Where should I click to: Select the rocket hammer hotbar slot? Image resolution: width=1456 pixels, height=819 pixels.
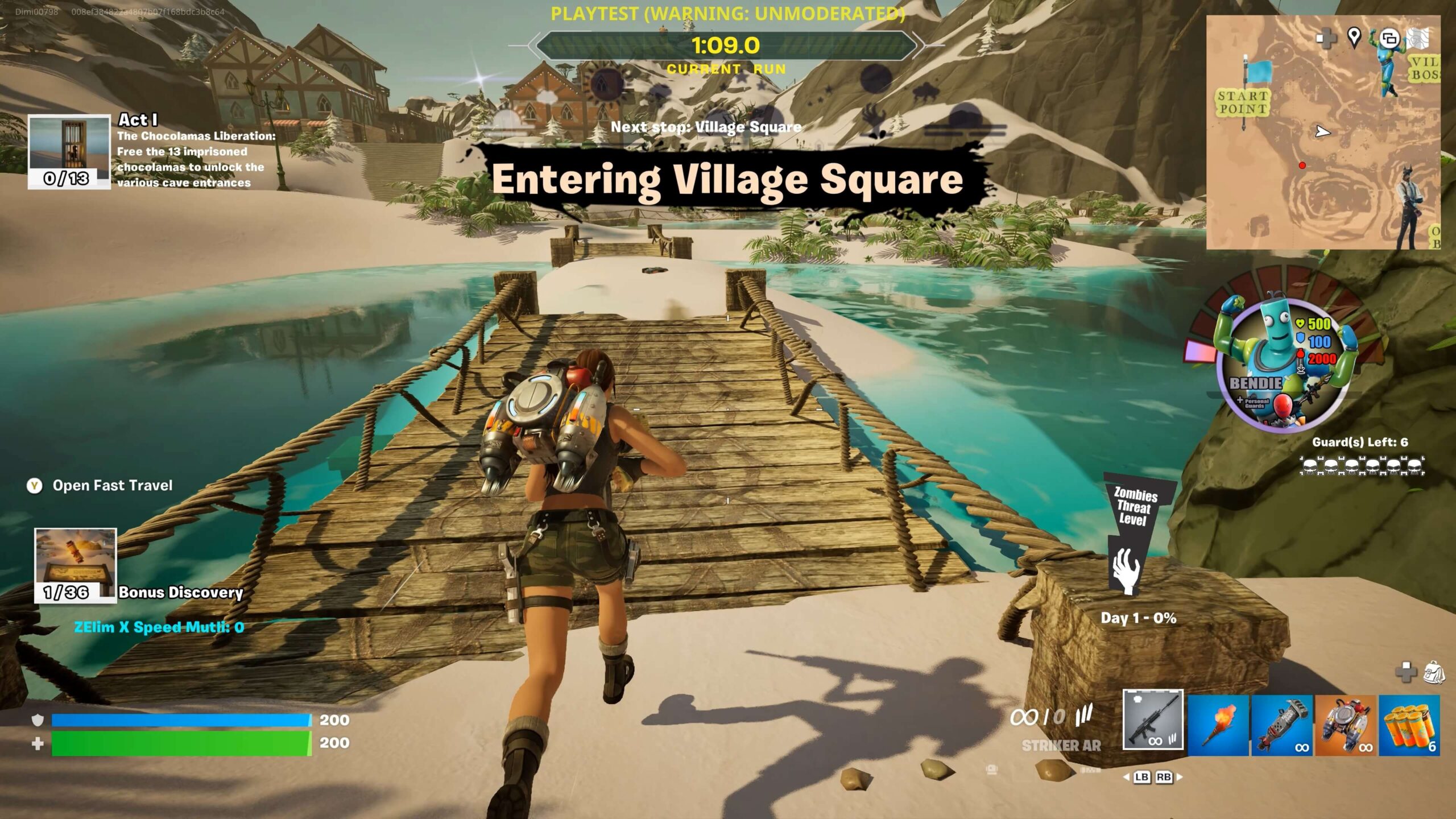pyautogui.click(x=1281, y=725)
